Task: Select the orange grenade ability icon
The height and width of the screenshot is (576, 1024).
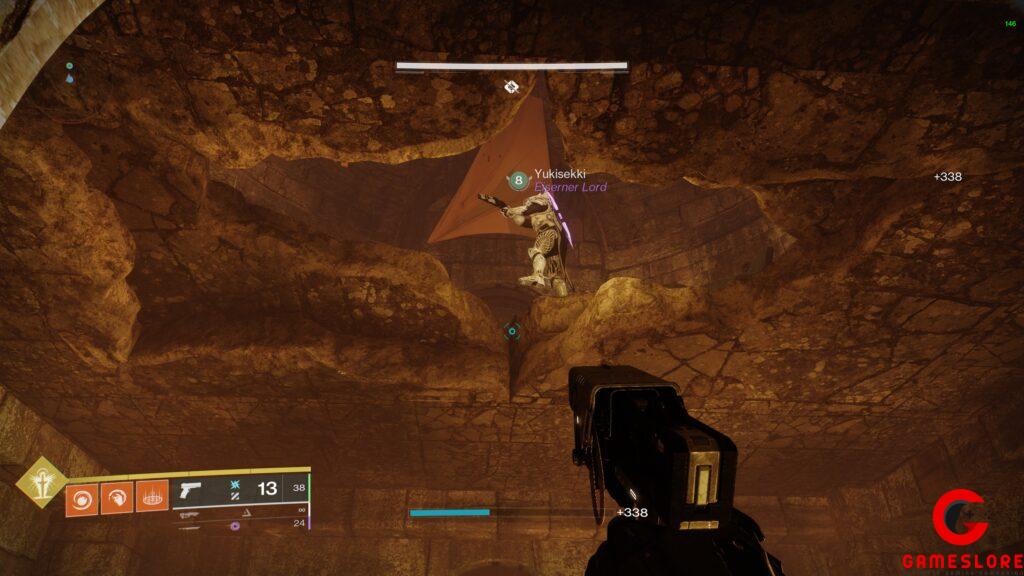Action: click(81, 497)
